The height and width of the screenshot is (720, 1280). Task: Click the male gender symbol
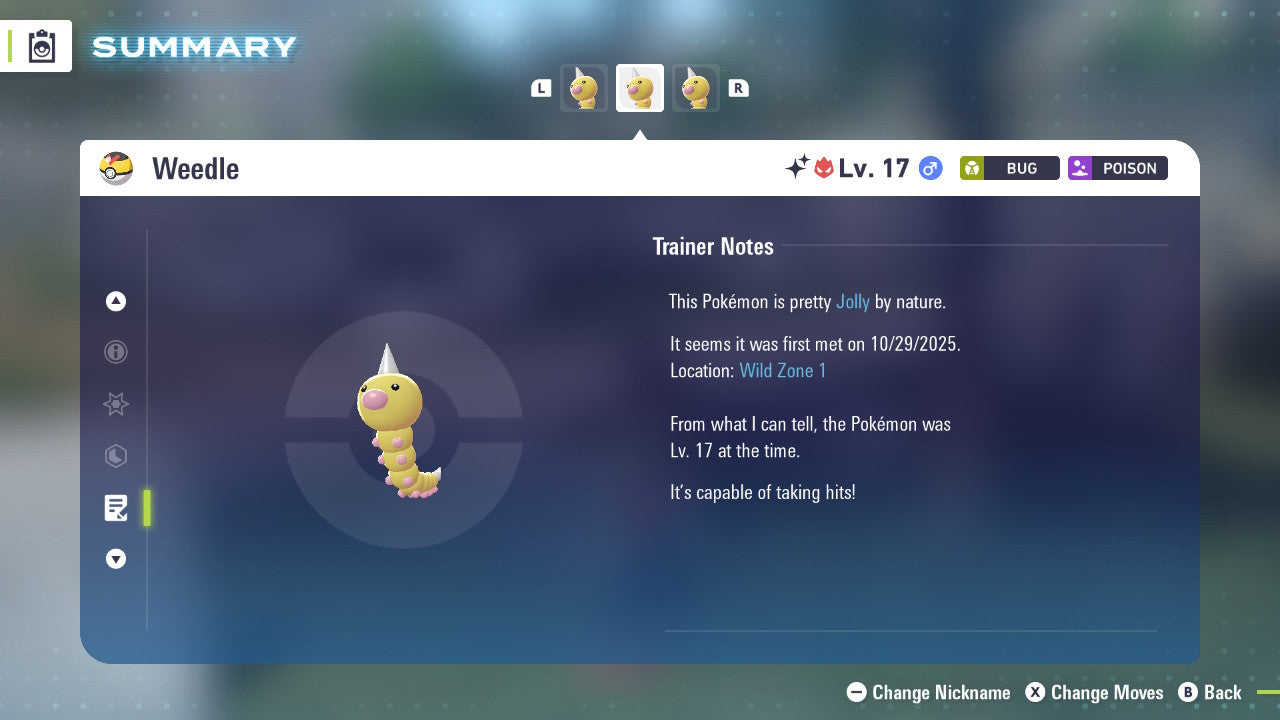tap(930, 168)
